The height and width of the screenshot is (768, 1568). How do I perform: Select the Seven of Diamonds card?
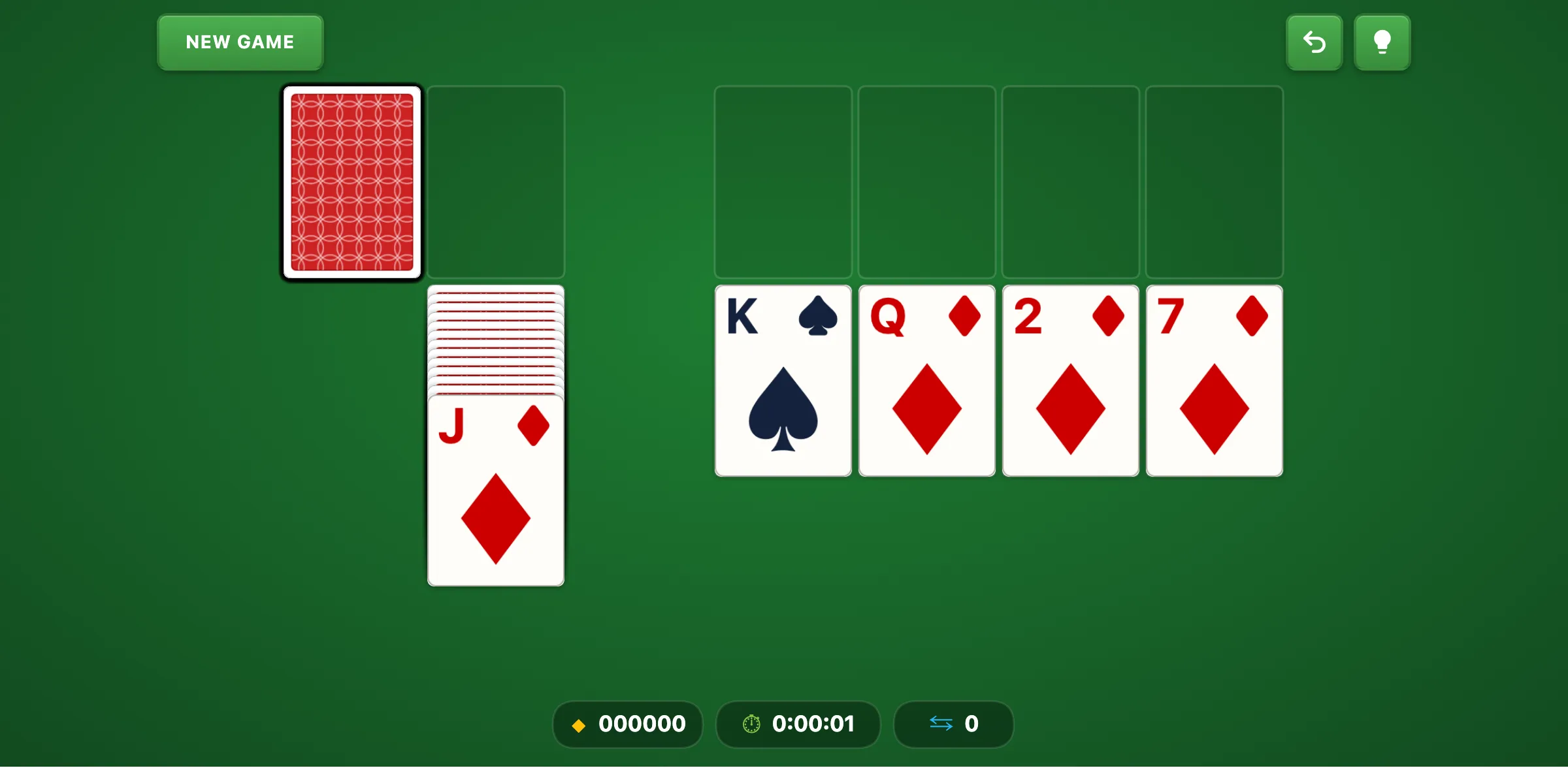[x=1213, y=381]
